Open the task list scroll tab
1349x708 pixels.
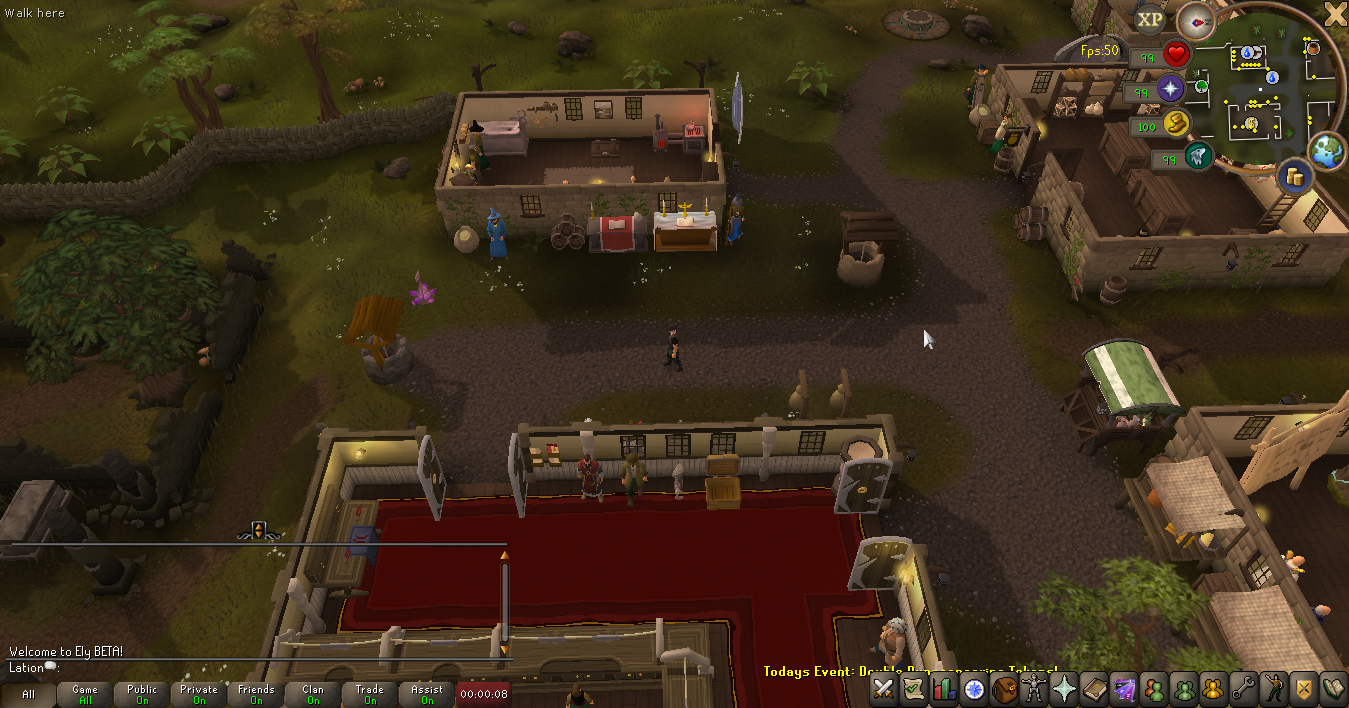(913, 688)
